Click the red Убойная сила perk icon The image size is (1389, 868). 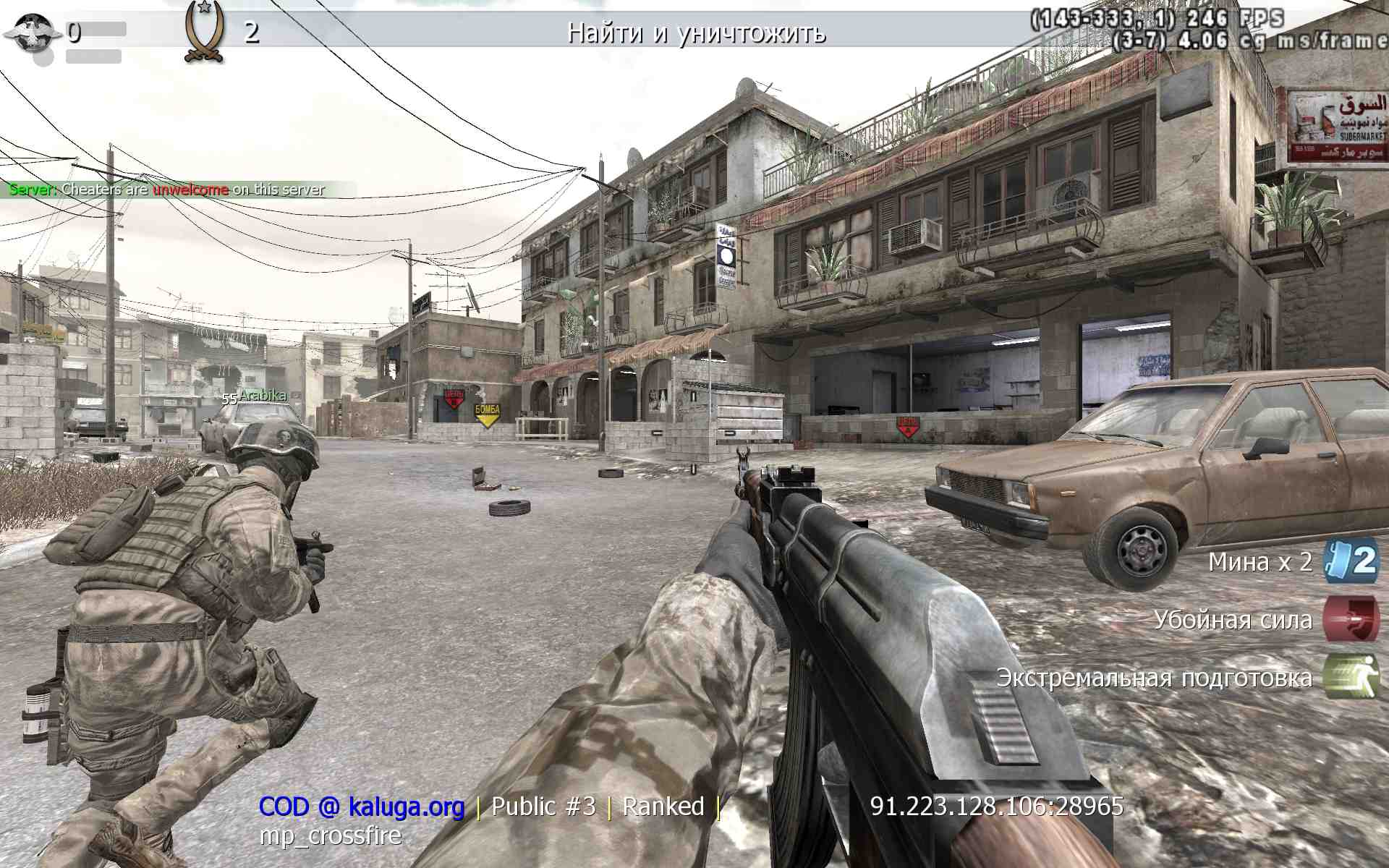click(1352, 620)
